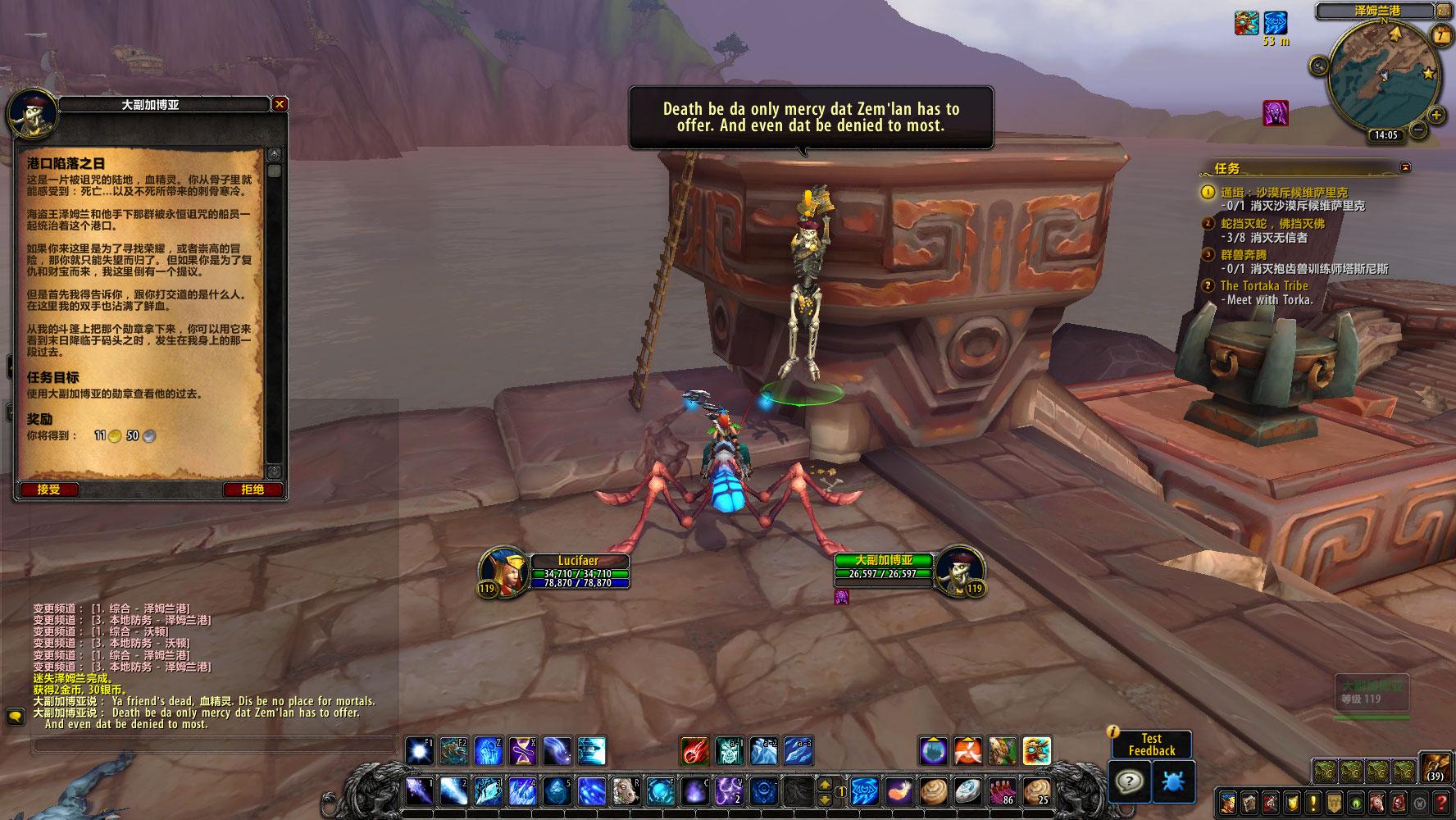Screen dimensions: 1456x820
Task: Open the quest log exclamation mark button
Action: coord(1313,802)
